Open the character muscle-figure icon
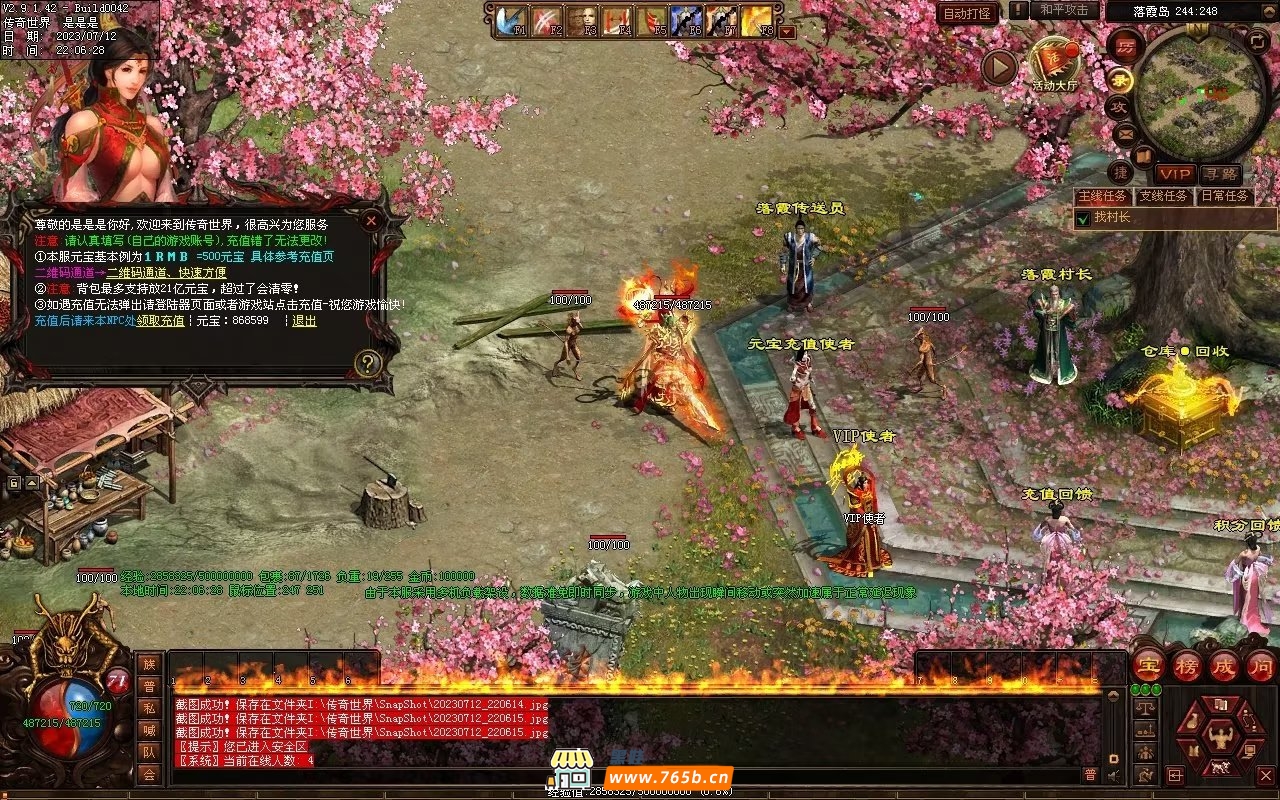 point(1220,738)
